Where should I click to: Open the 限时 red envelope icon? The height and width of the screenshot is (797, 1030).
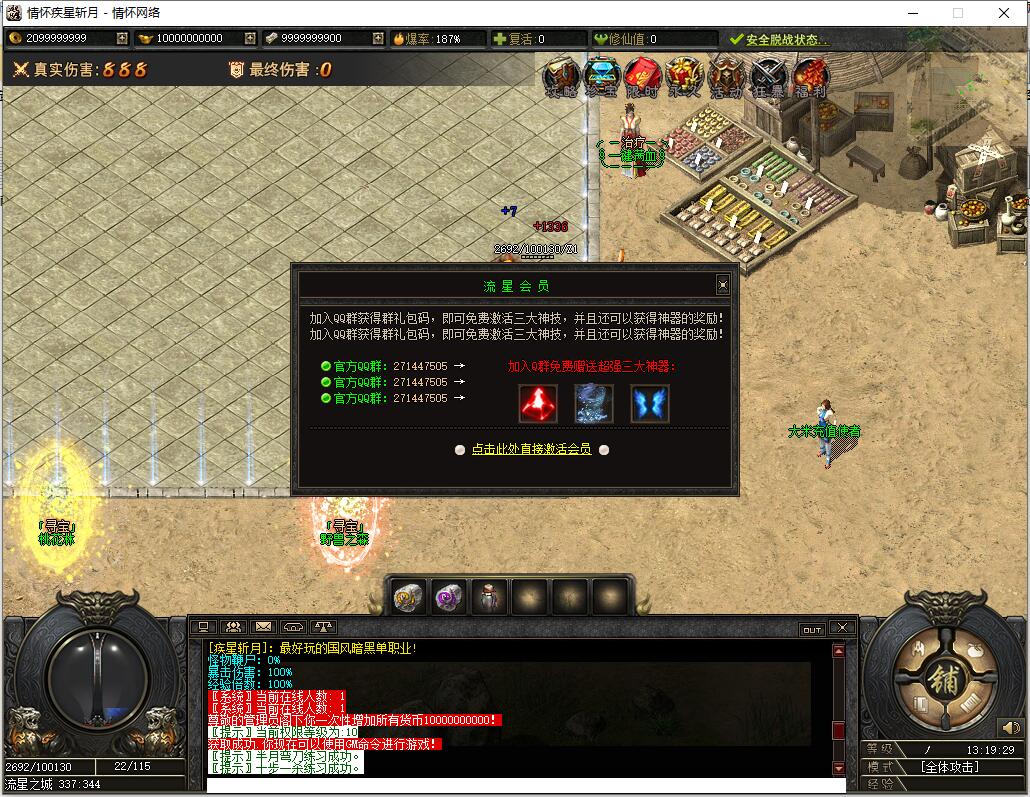click(x=643, y=78)
